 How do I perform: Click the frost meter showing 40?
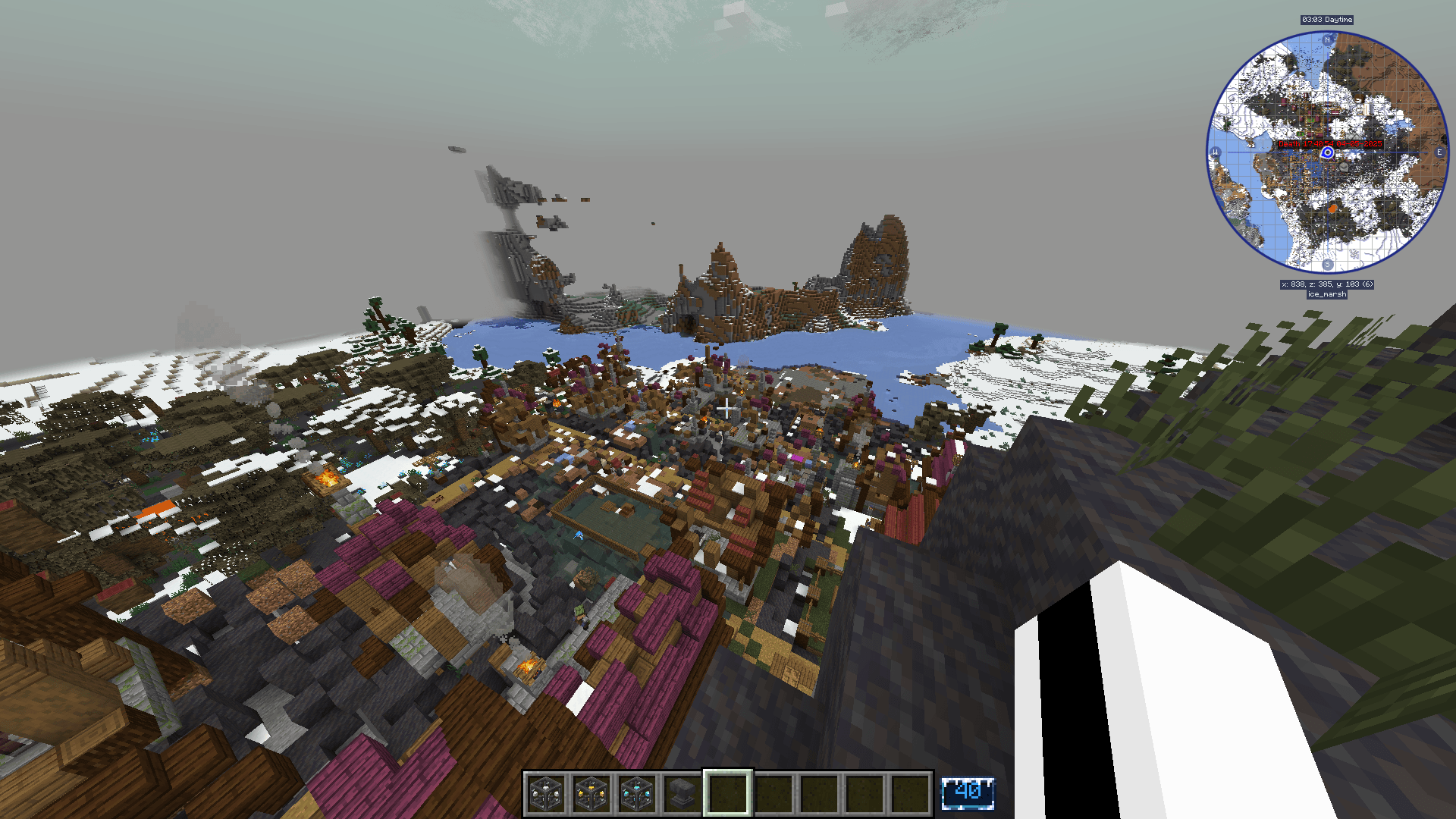click(969, 792)
